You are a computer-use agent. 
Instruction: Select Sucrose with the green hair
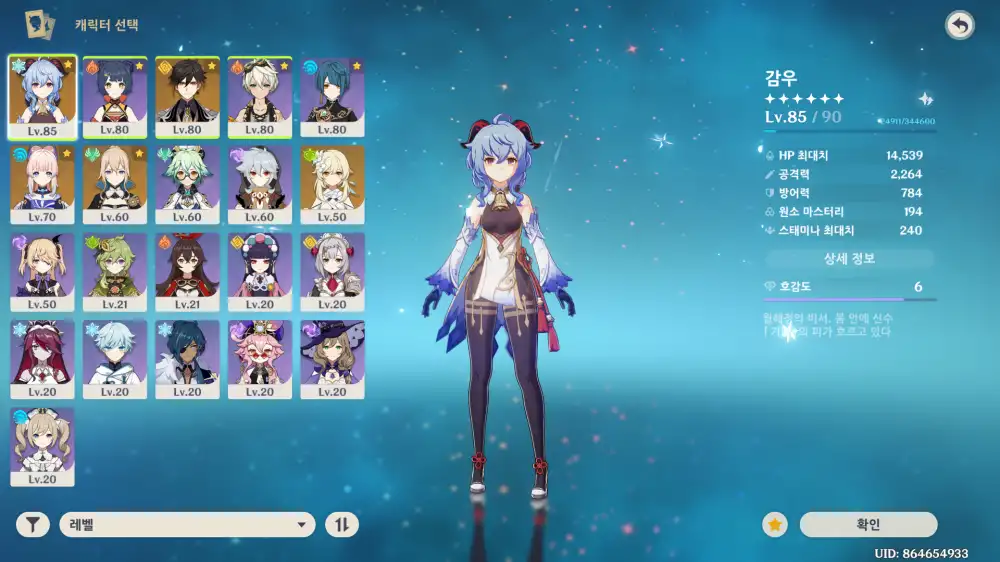click(x=187, y=184)
